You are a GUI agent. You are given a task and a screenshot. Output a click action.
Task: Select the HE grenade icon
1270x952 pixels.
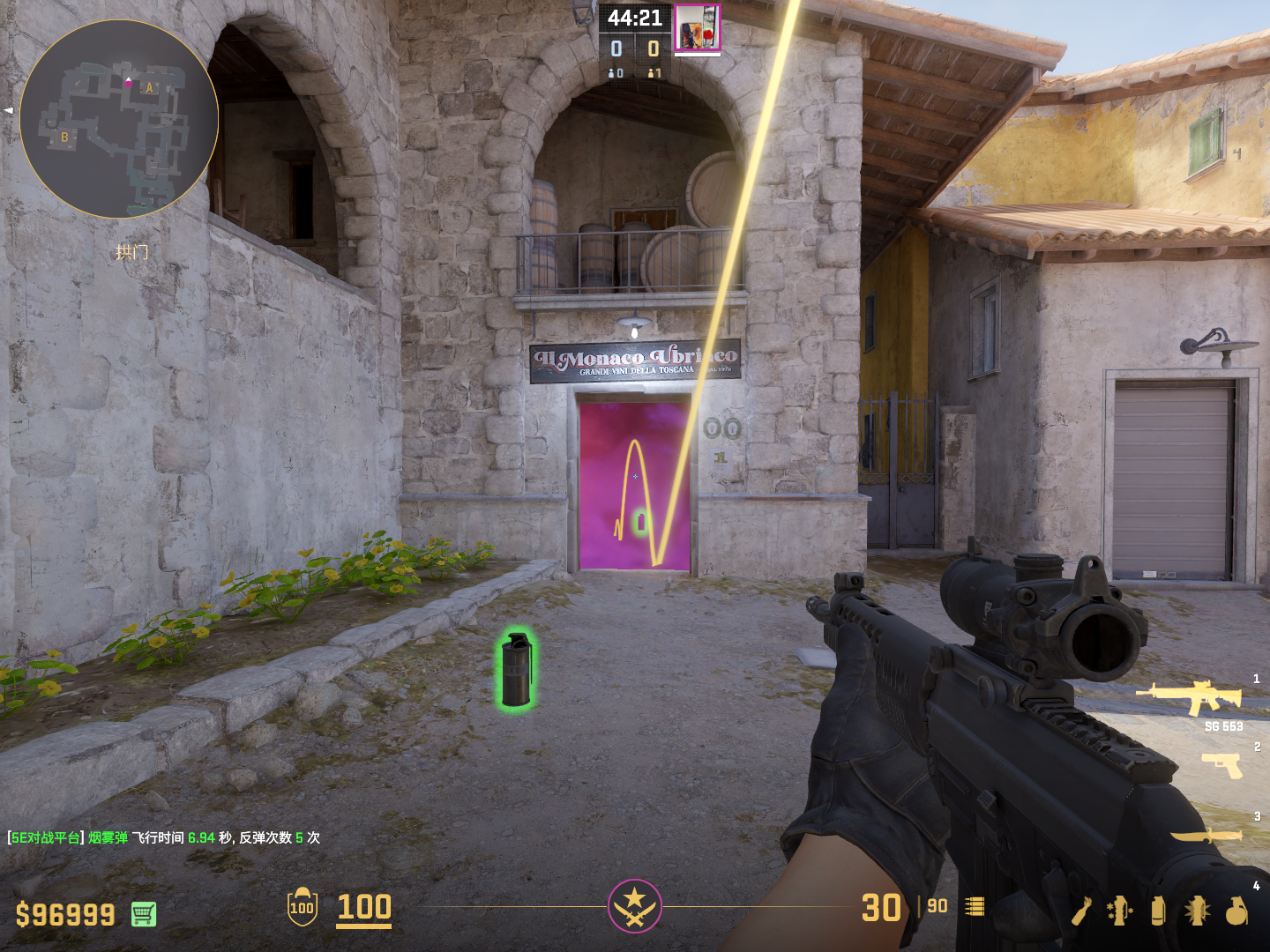(1236, 911)
